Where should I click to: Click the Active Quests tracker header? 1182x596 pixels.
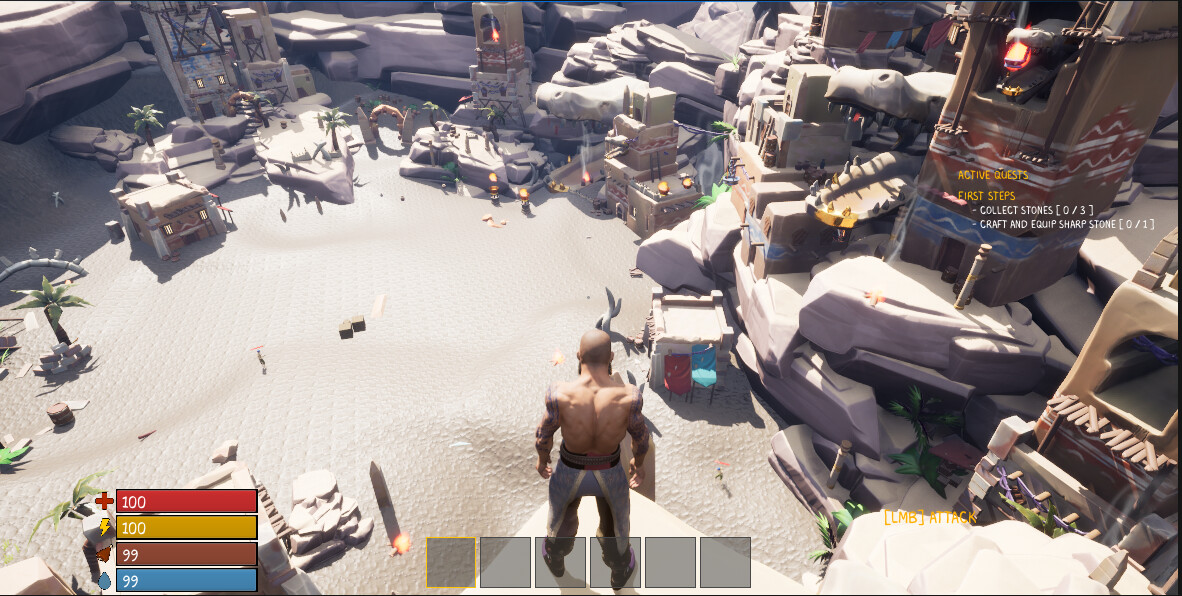pyautogui.click(x=992, y=175)
